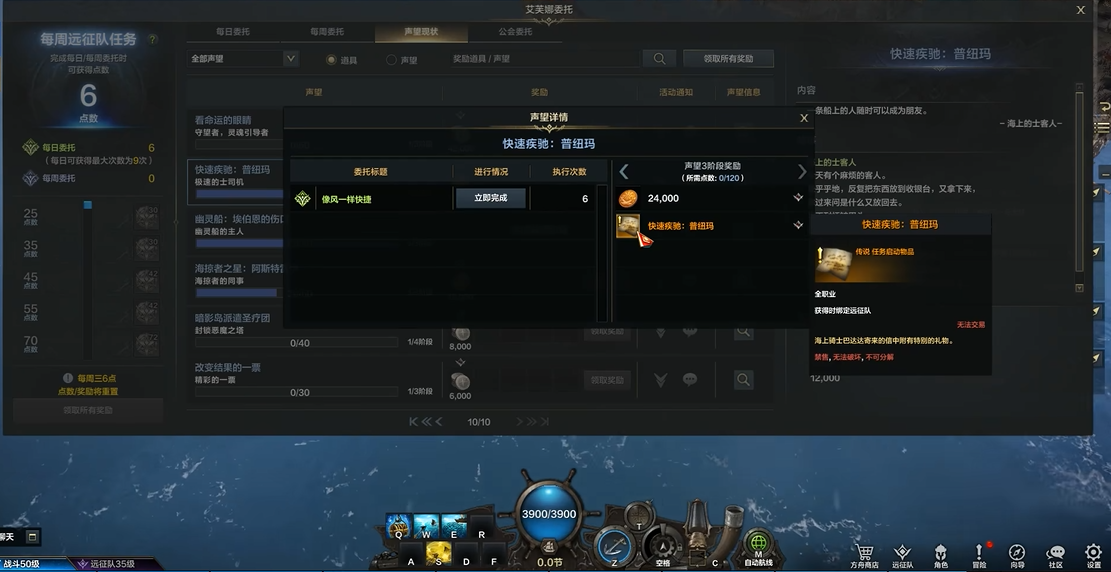Click the magnifier search button

[659, 59]
